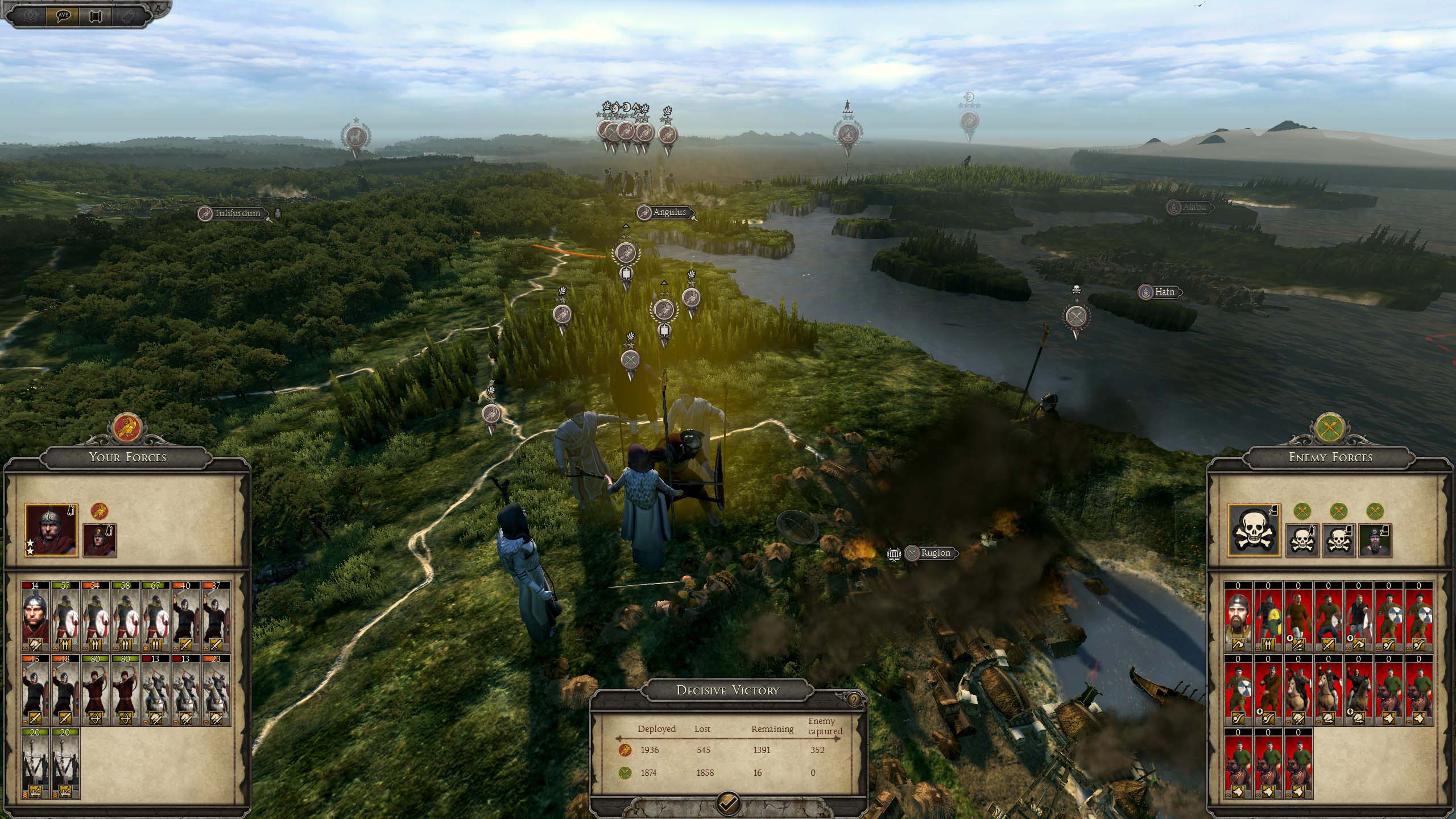This screenshot has height=819, width=1456.
Task: Select your large two-star general portrait
Action: point(51,530)
